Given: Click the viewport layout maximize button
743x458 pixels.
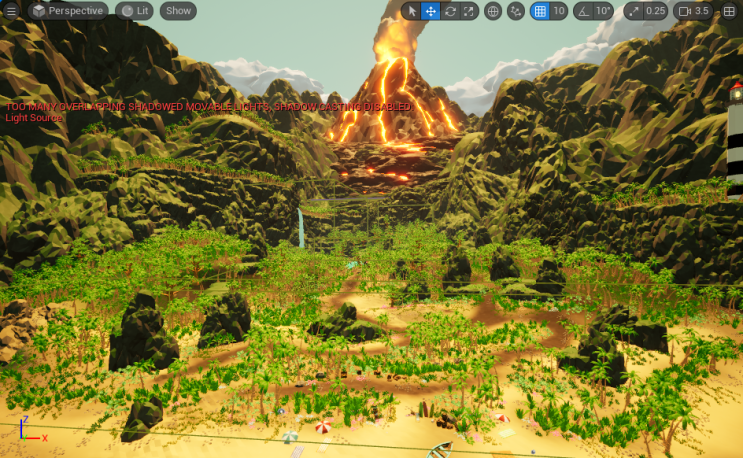Looking at the screenshot, I should 729,11.
